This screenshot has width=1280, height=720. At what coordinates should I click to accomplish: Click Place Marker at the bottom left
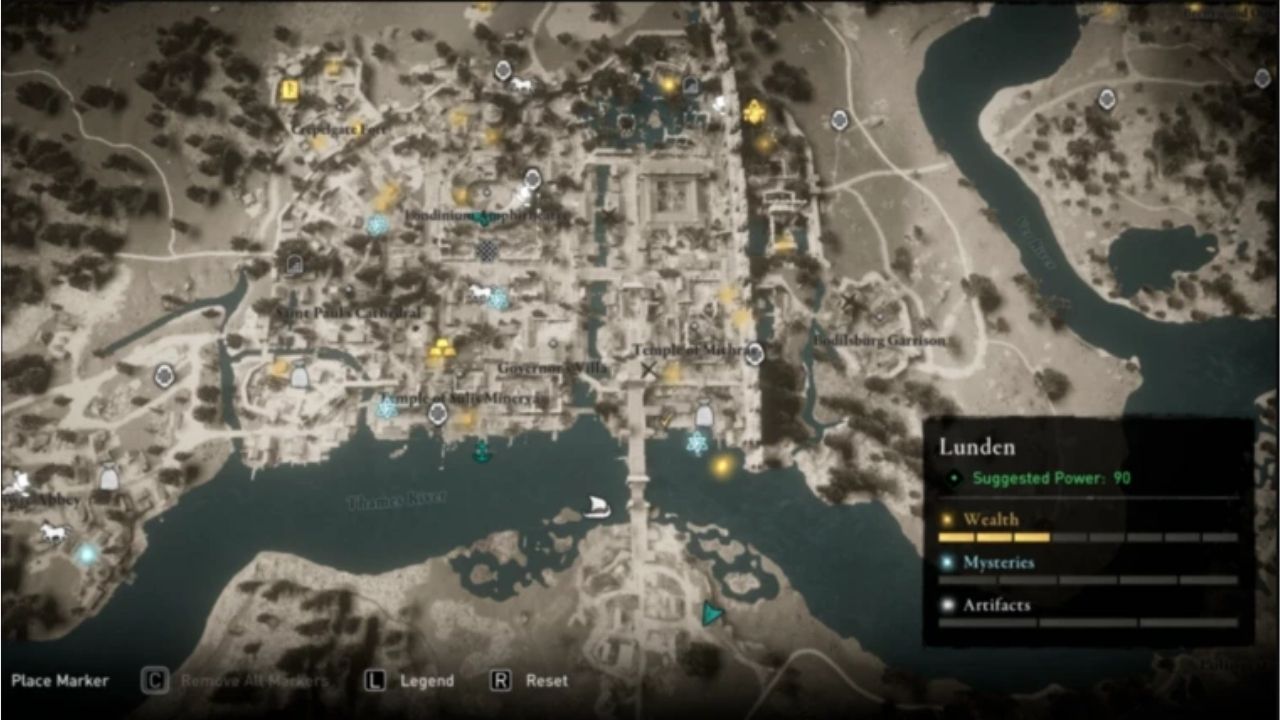coord(60,680)
